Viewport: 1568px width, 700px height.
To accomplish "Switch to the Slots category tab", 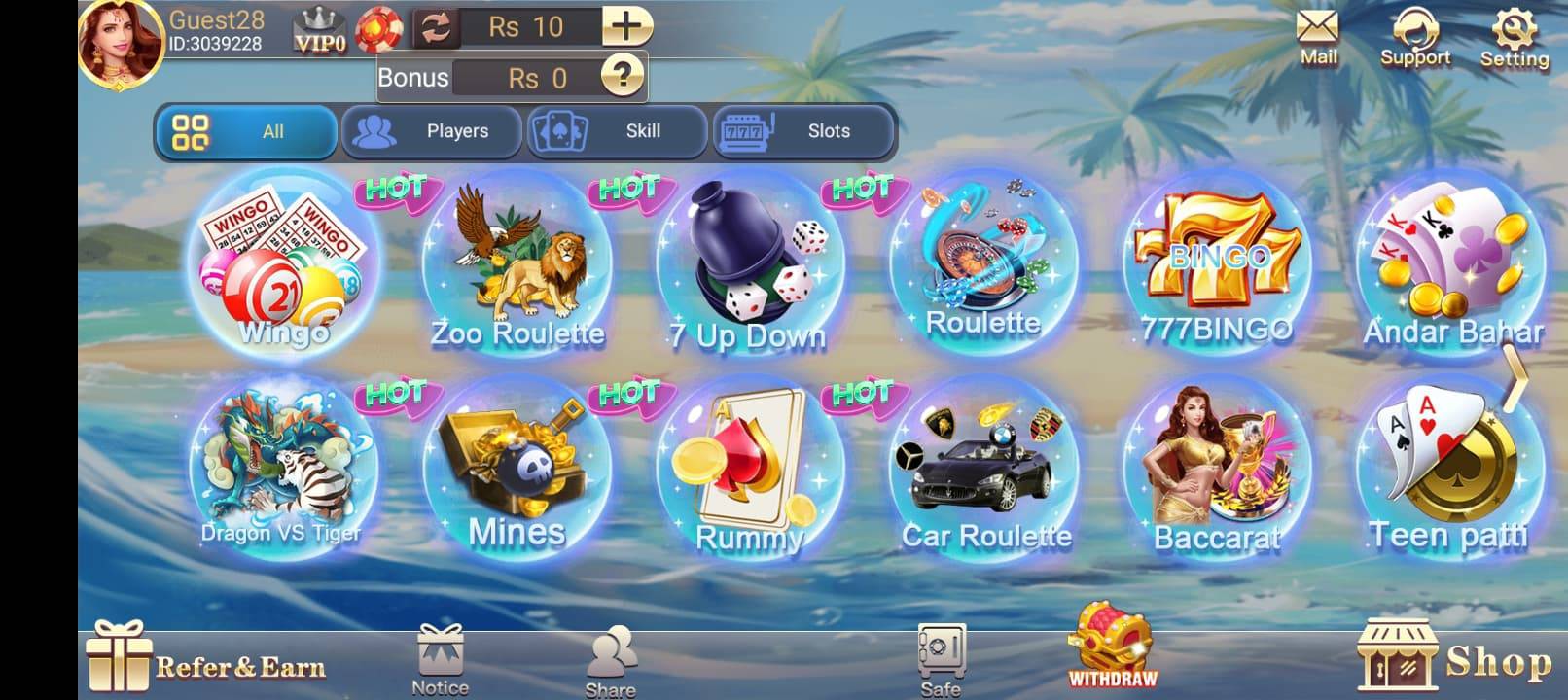I will tap(805, 131).
